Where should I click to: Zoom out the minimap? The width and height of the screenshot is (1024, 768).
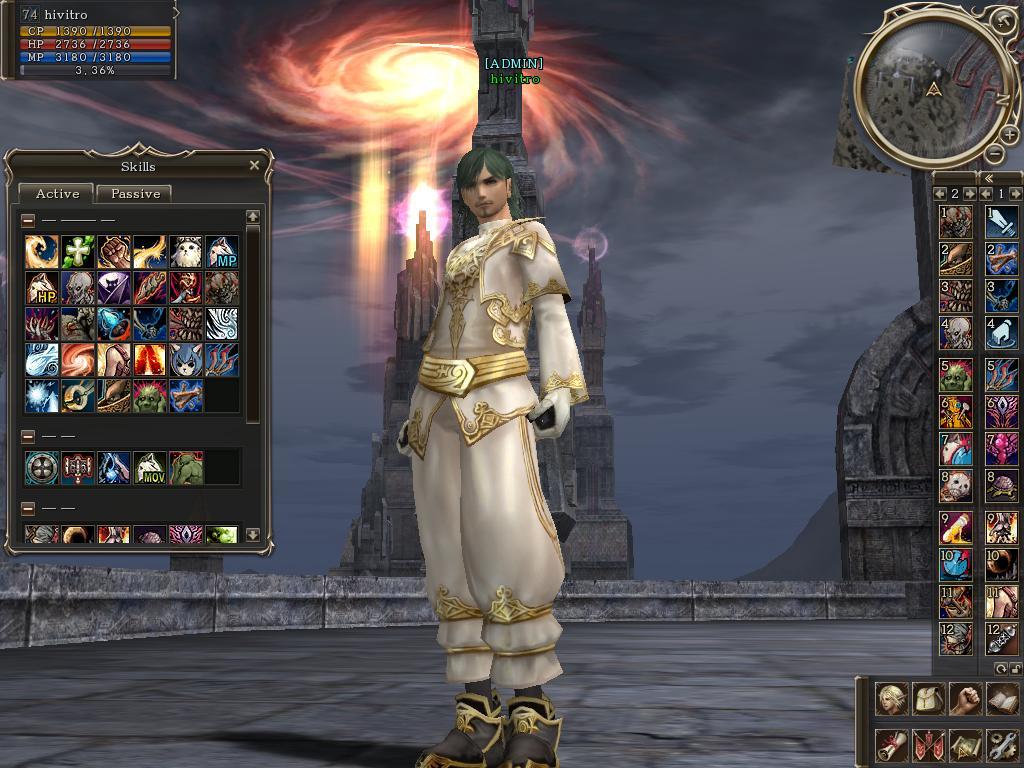(x=994, y=153)
